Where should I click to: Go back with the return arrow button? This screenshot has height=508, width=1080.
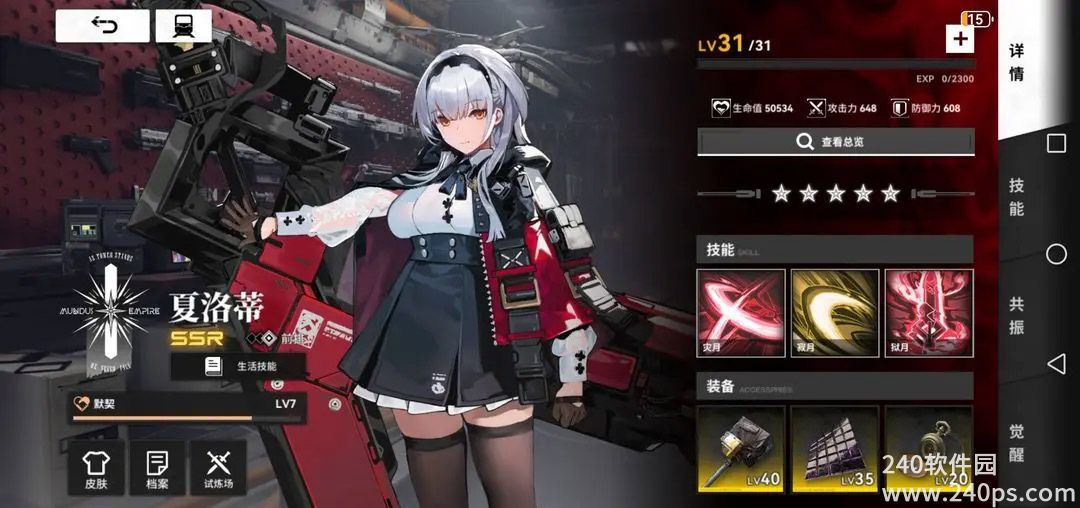click(102, 26)
